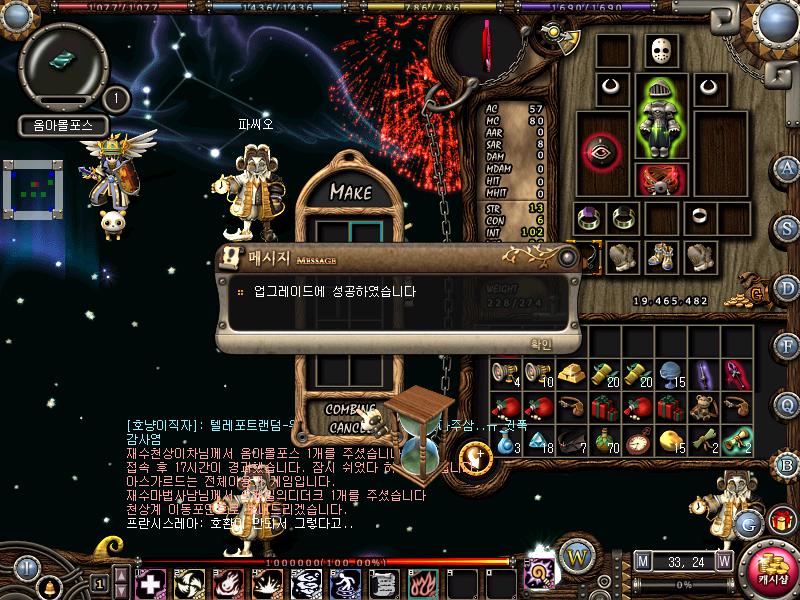Select the green potion stack of 70
800x600 pixels.
tap(605, 439)
